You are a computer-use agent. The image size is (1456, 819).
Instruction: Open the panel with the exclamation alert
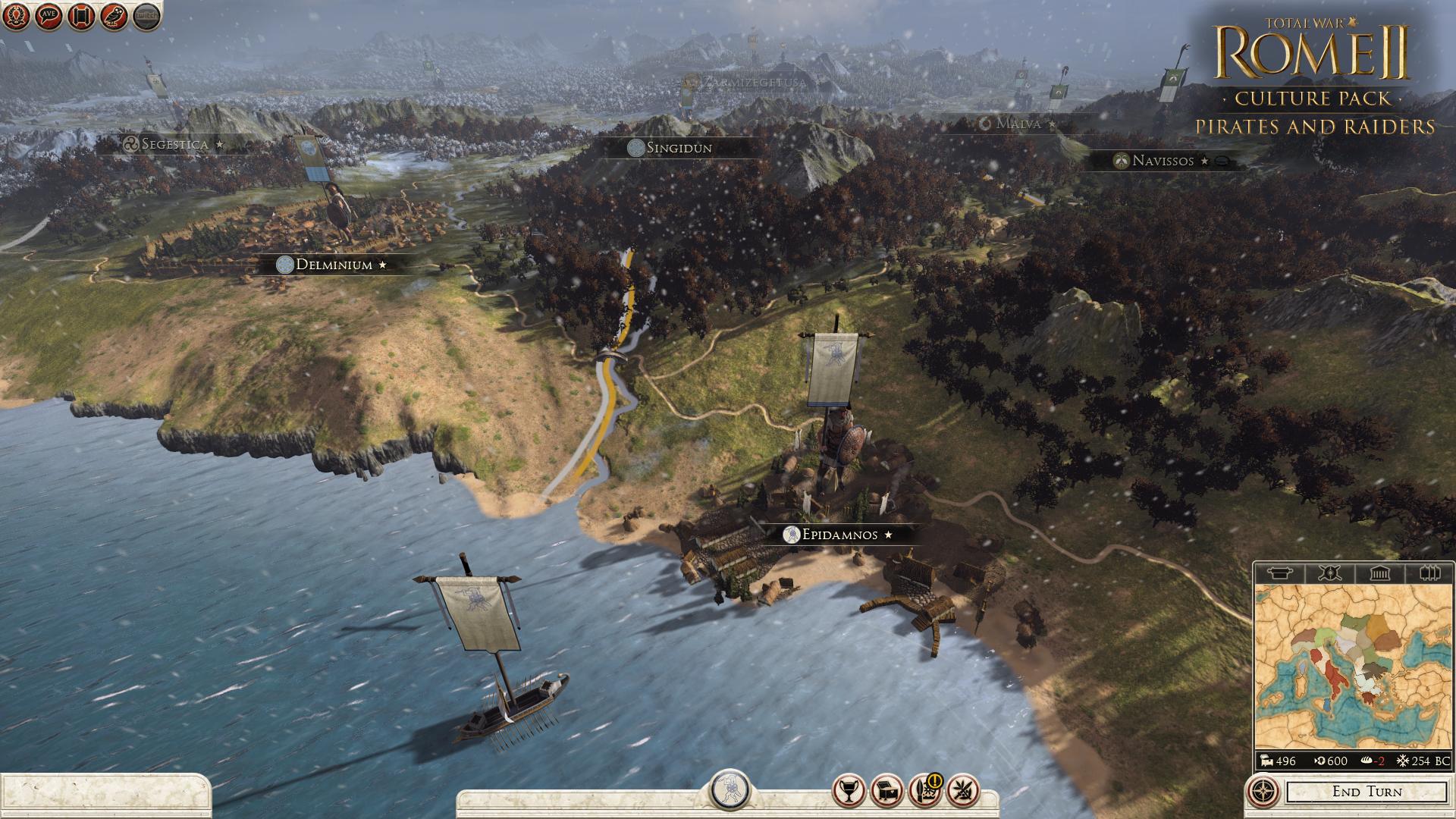click(x=925, y=791)
